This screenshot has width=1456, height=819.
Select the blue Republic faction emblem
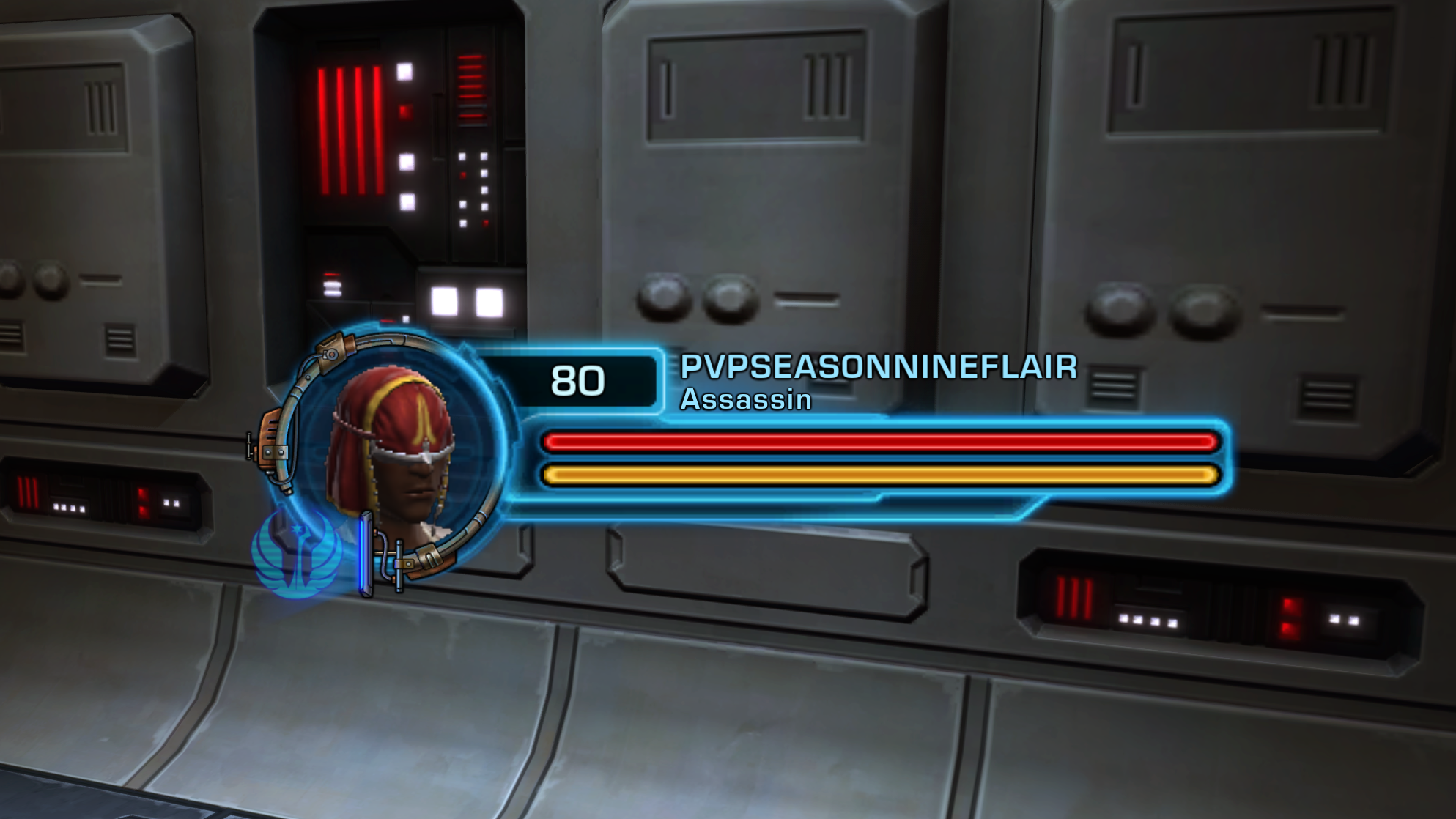pyautogui.click(x=296, y=555)
